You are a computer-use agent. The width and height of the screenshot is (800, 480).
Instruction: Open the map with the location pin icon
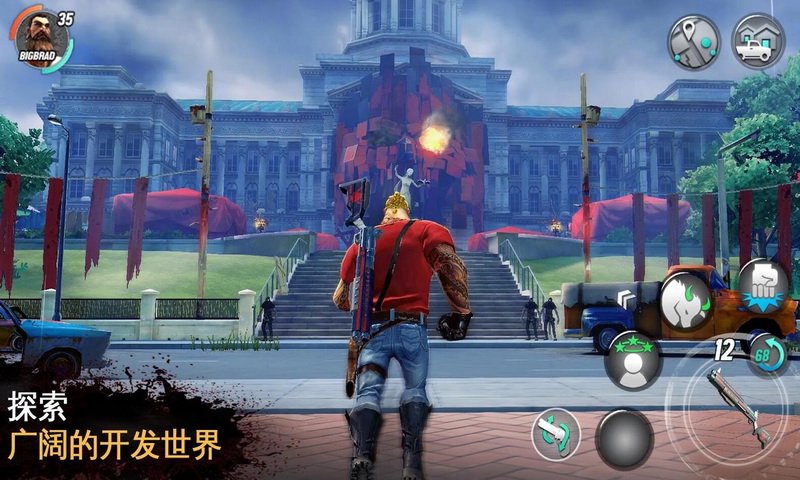[694, 41]
